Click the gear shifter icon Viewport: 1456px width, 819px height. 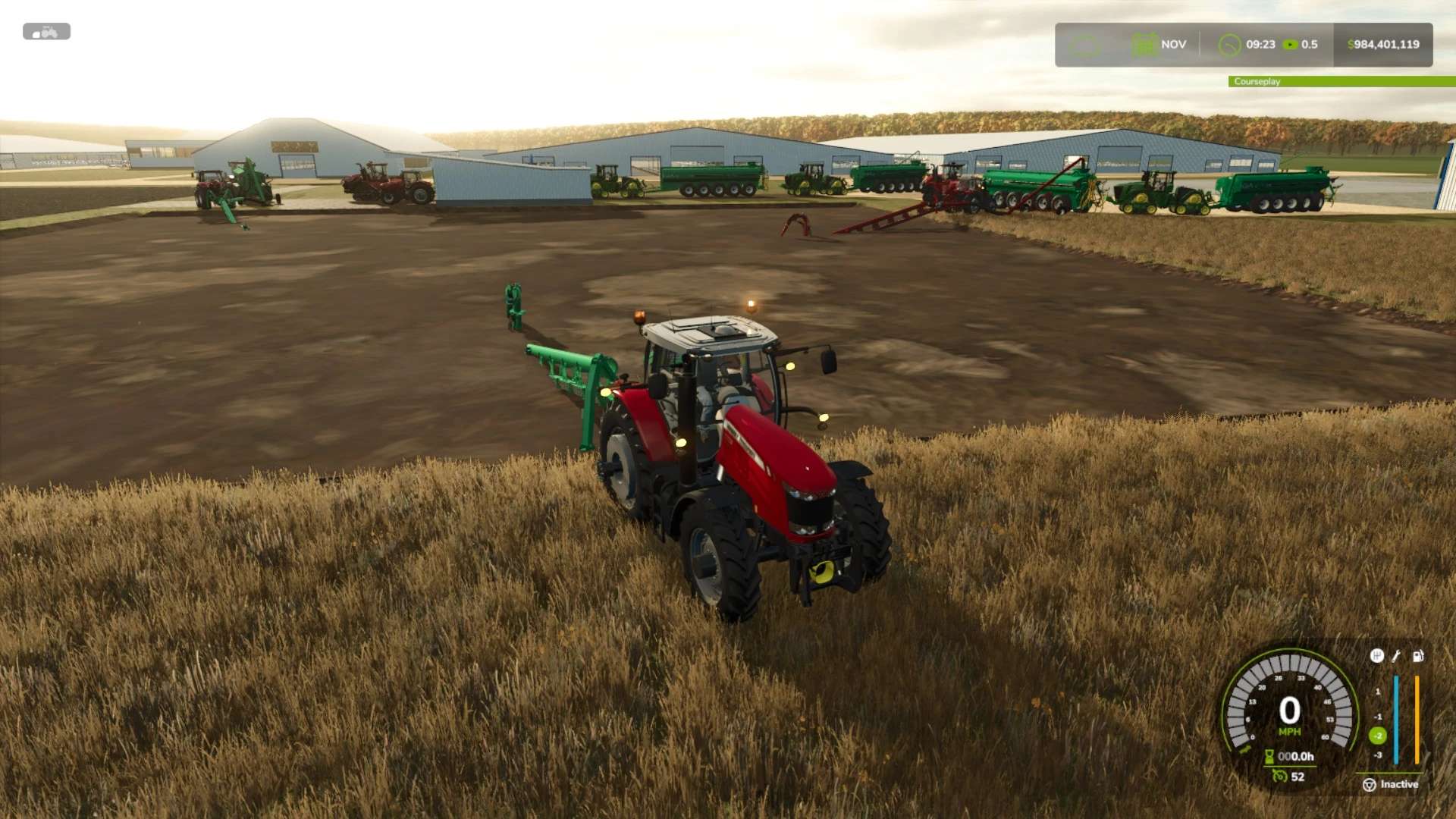1376,656
